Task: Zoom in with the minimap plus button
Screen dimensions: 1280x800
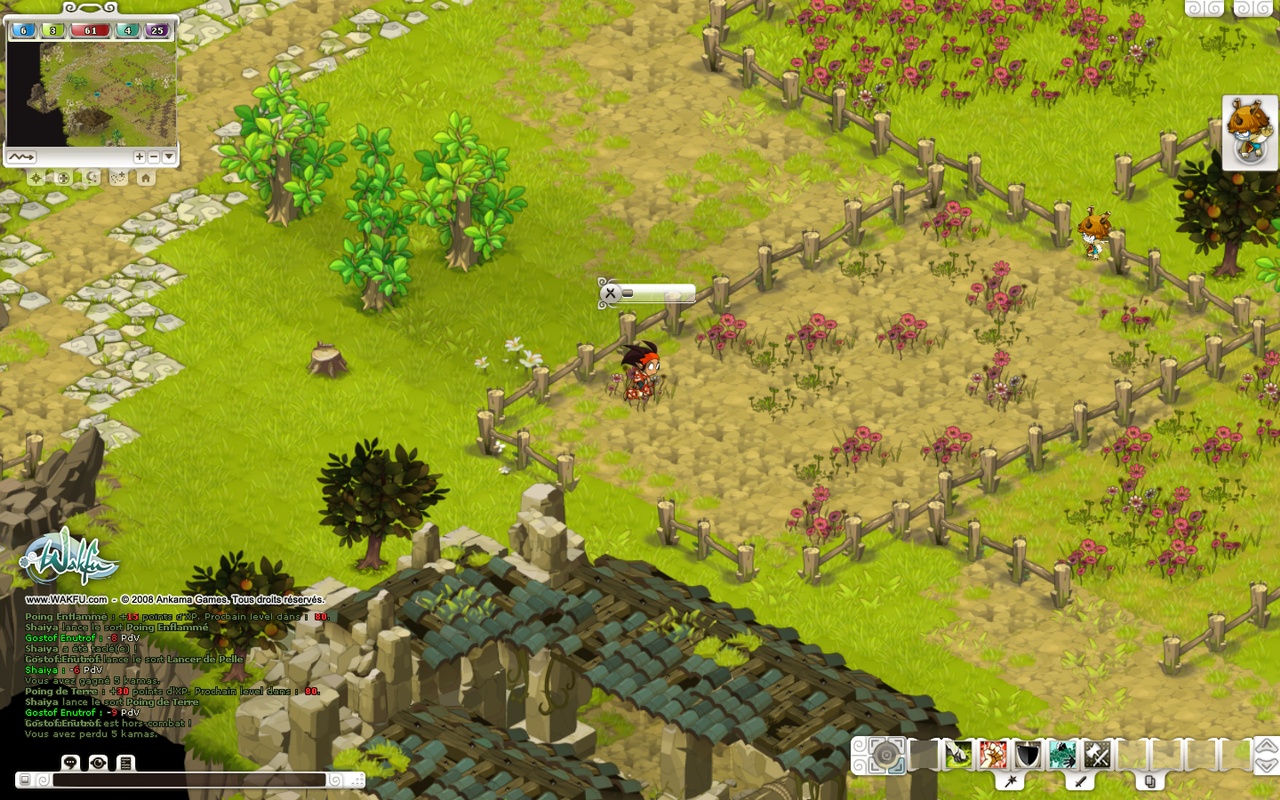Action: tap(140, 156)
